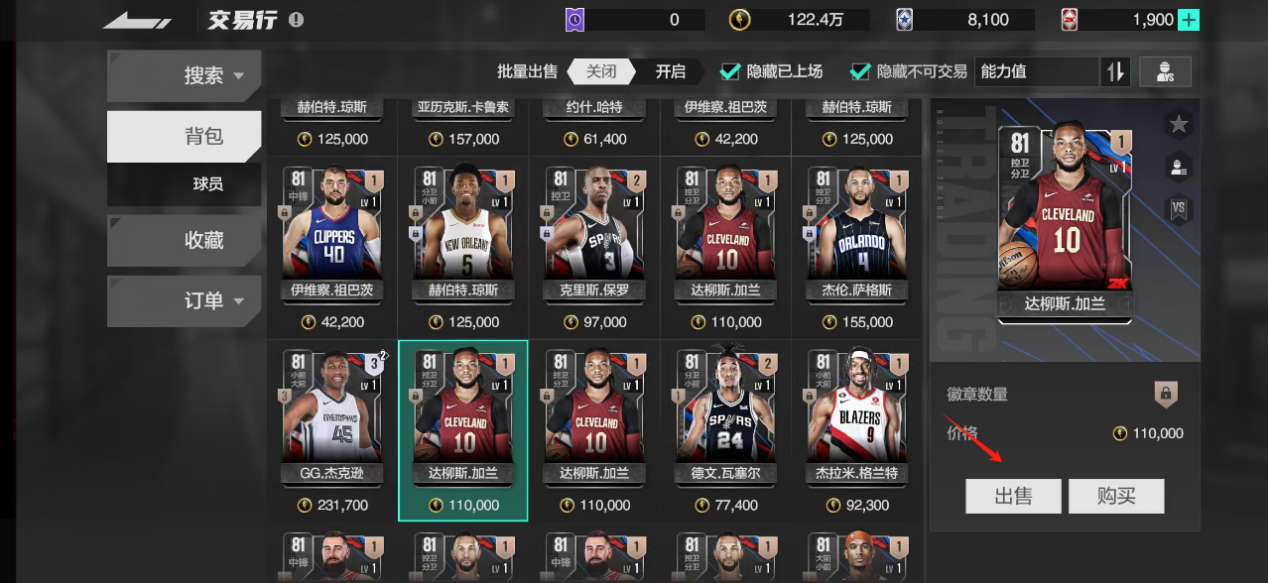
Task: Switch to the 收藏 favorites tab
Action: click(x=184, y=240)
